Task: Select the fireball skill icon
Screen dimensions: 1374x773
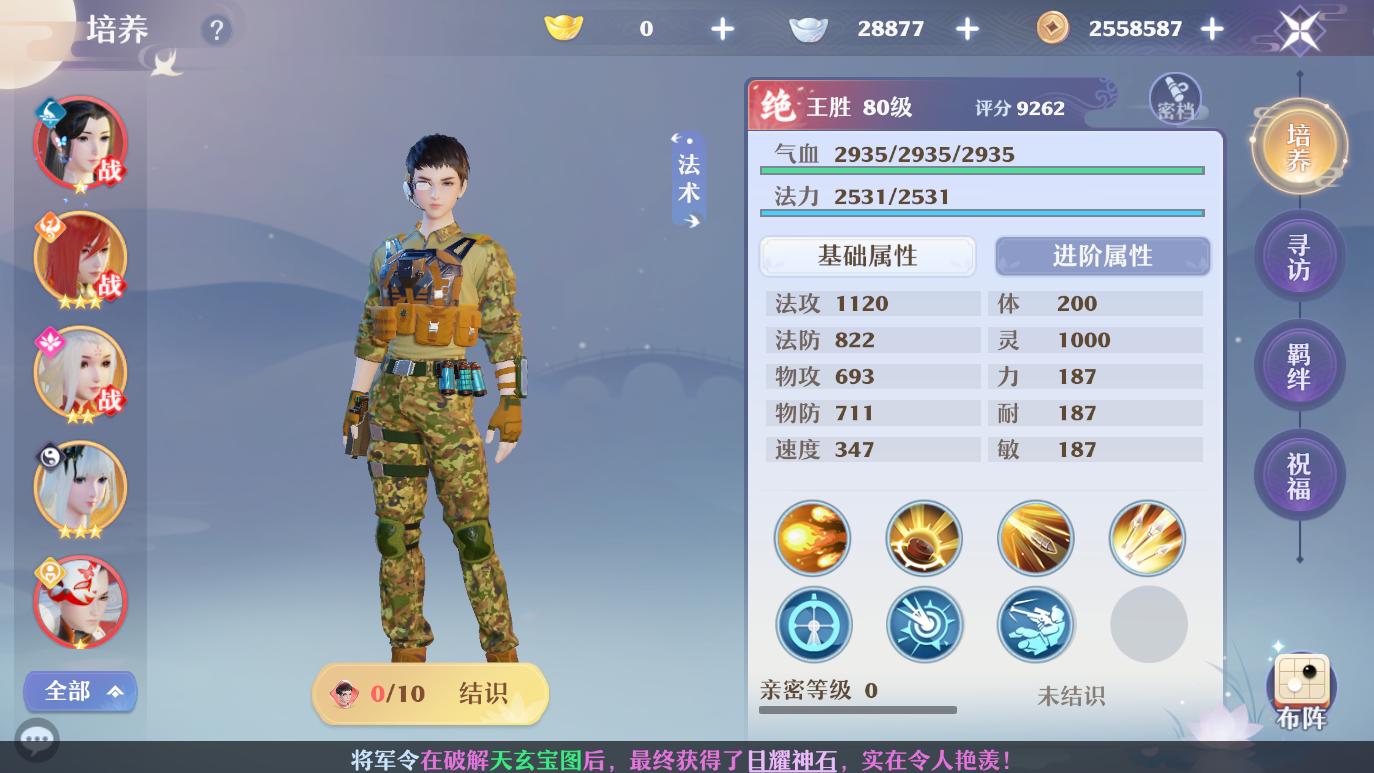Action: coord(812,538)
